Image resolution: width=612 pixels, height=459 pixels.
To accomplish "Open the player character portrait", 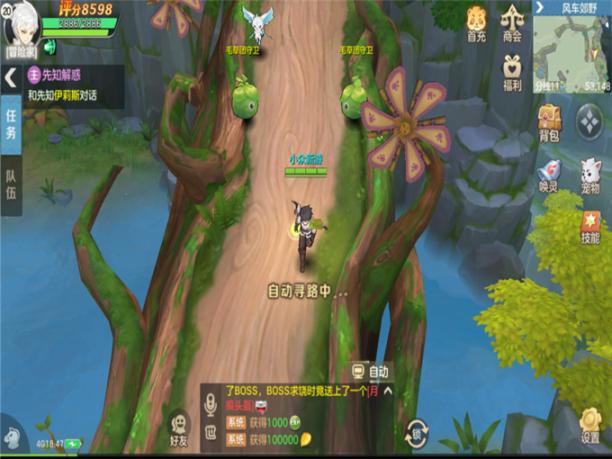I will pos(22,23).
